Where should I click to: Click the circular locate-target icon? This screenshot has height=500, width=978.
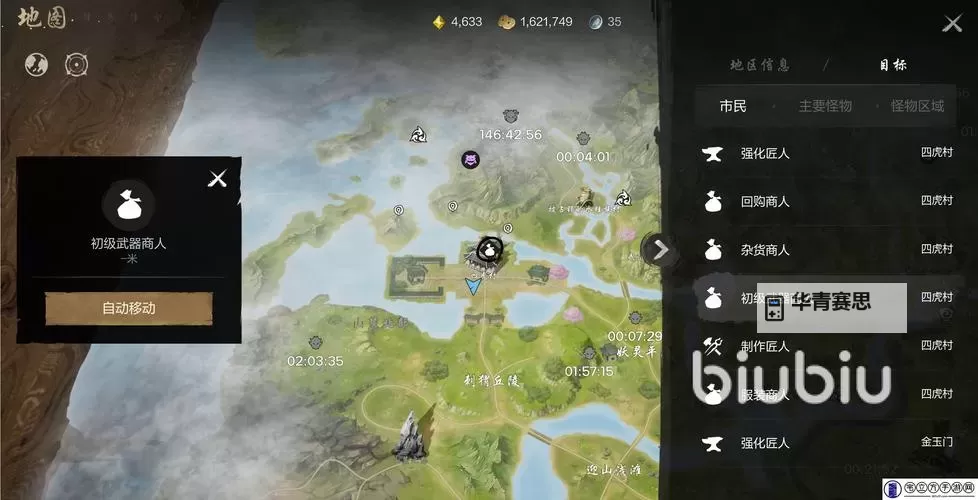pyautogui.click(x=76, y=64)
